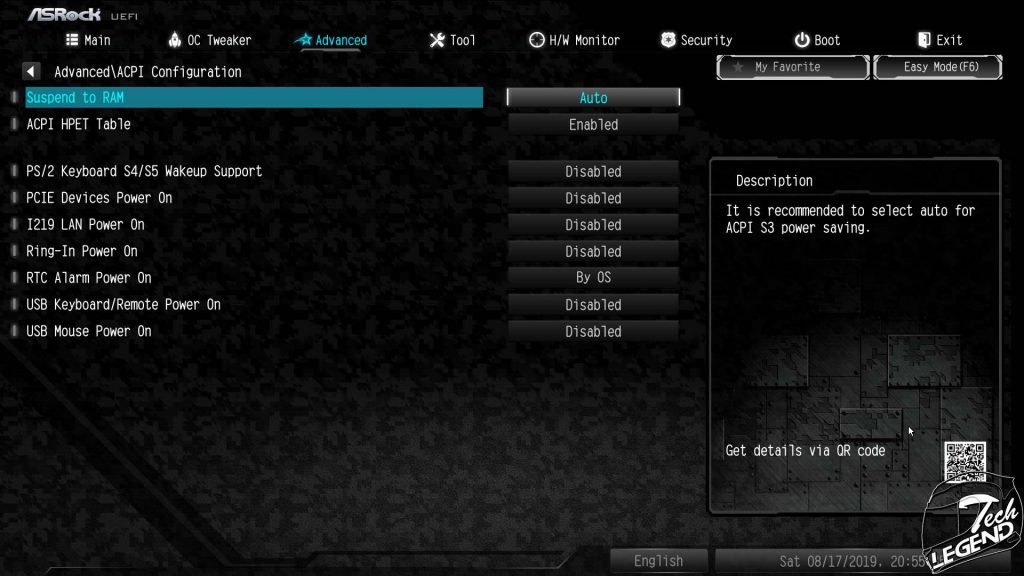The width and height of the screenshot is (1024, 576).
Task: Open the My Favorite list
Action: point(792,67)
